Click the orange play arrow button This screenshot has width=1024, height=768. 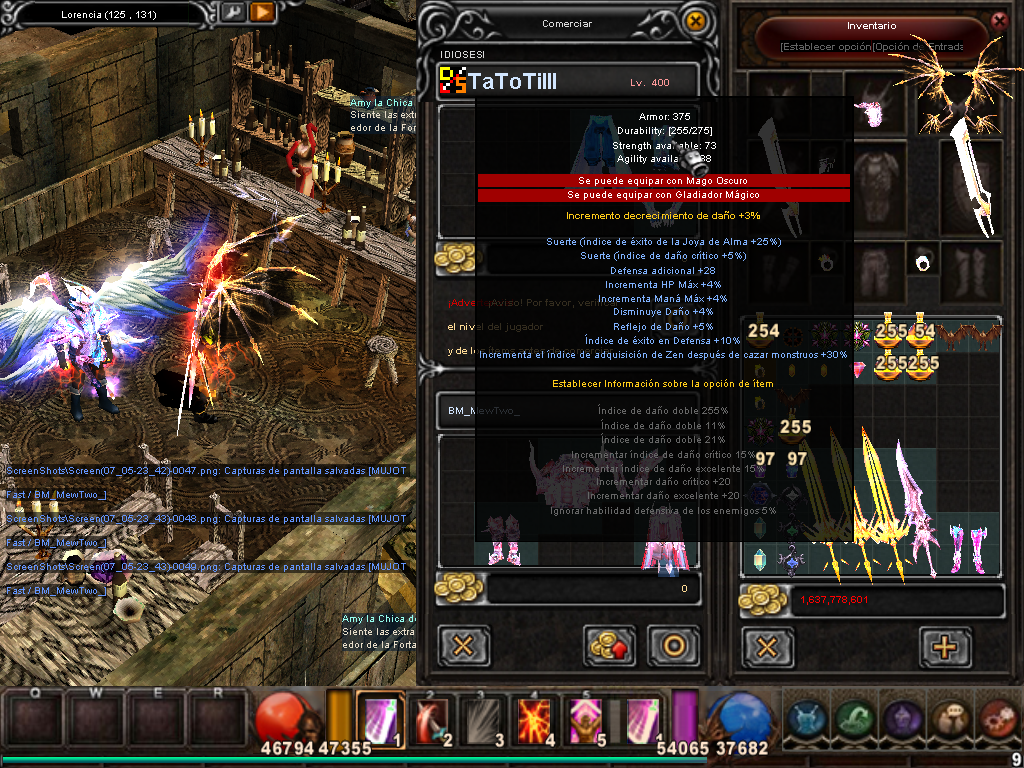[262, 13]
